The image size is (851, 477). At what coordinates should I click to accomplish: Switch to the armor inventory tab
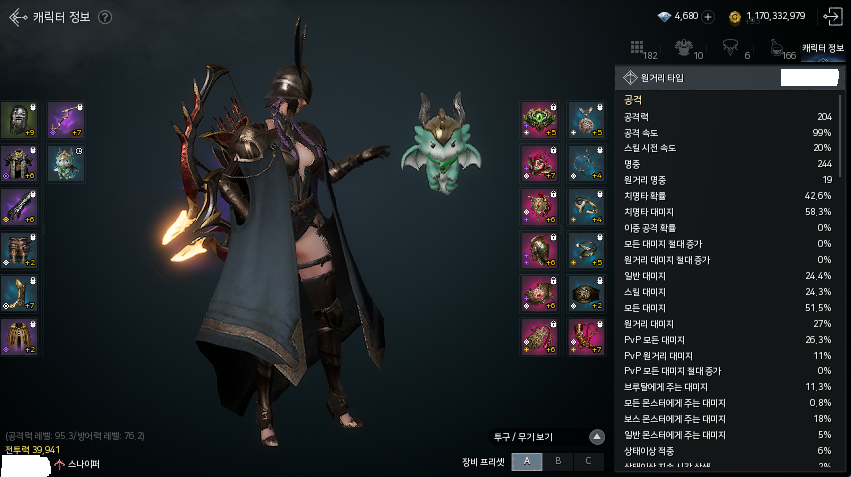685,48
